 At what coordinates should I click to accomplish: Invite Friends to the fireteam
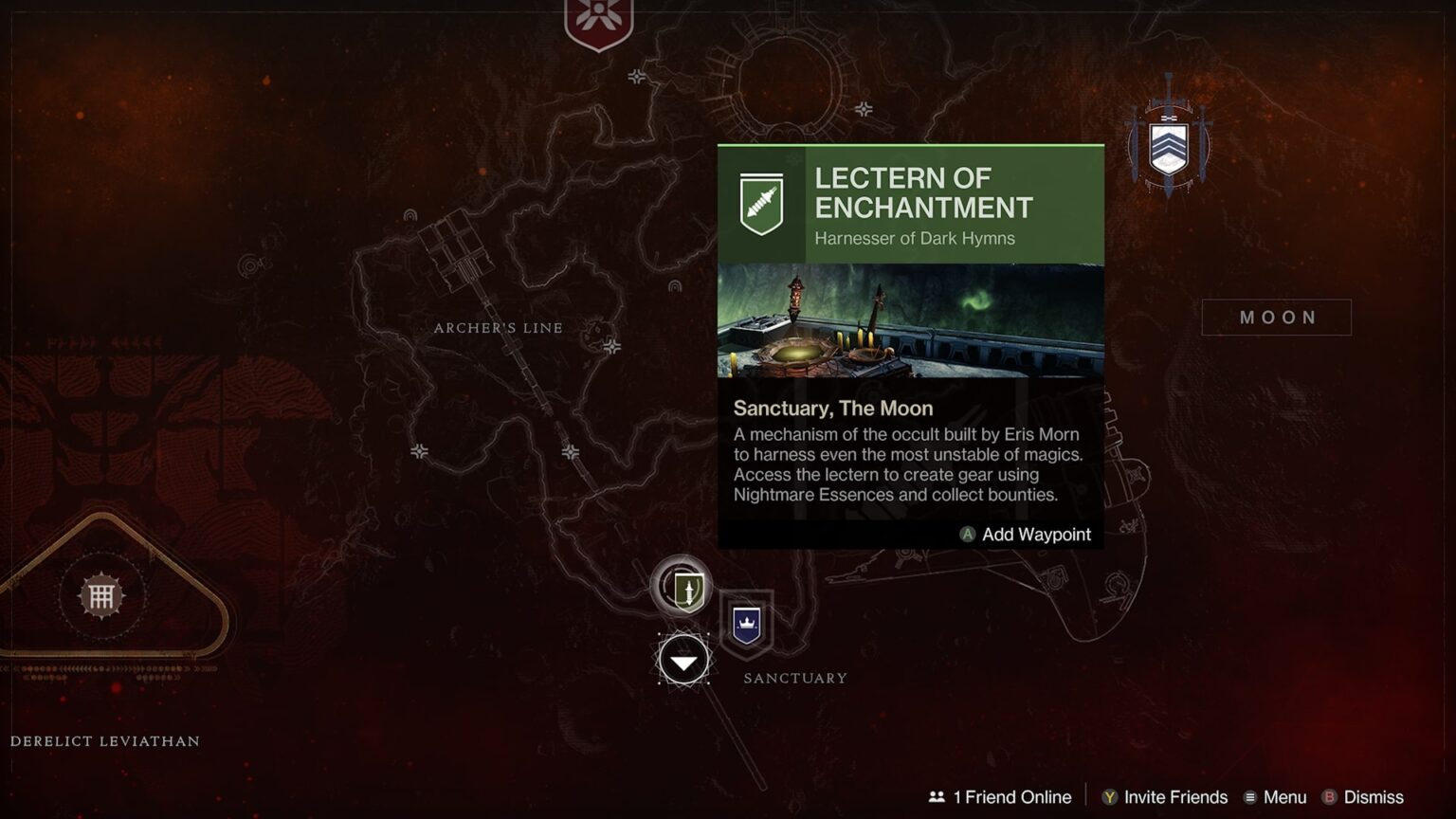1164,797
